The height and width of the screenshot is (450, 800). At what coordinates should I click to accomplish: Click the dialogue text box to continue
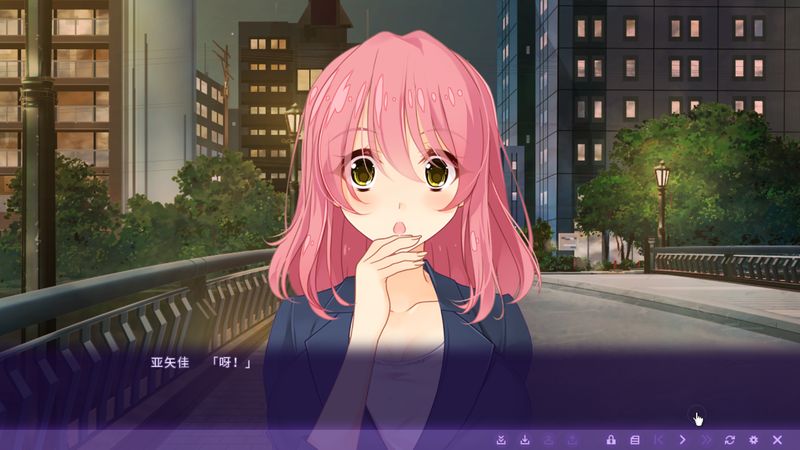(400, 385)
